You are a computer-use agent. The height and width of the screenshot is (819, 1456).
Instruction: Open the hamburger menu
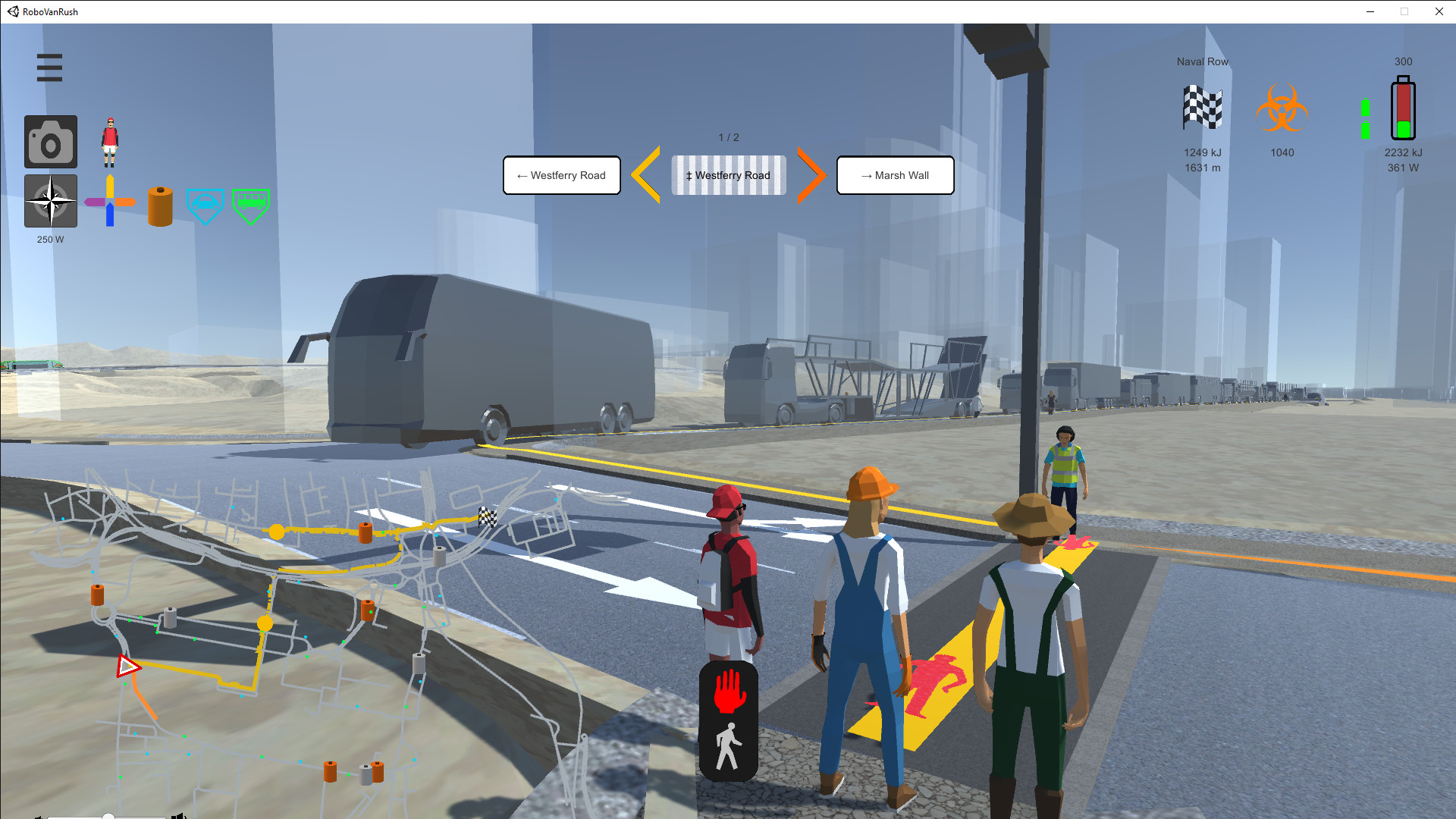pyautogui.click(x=49, y=67)
